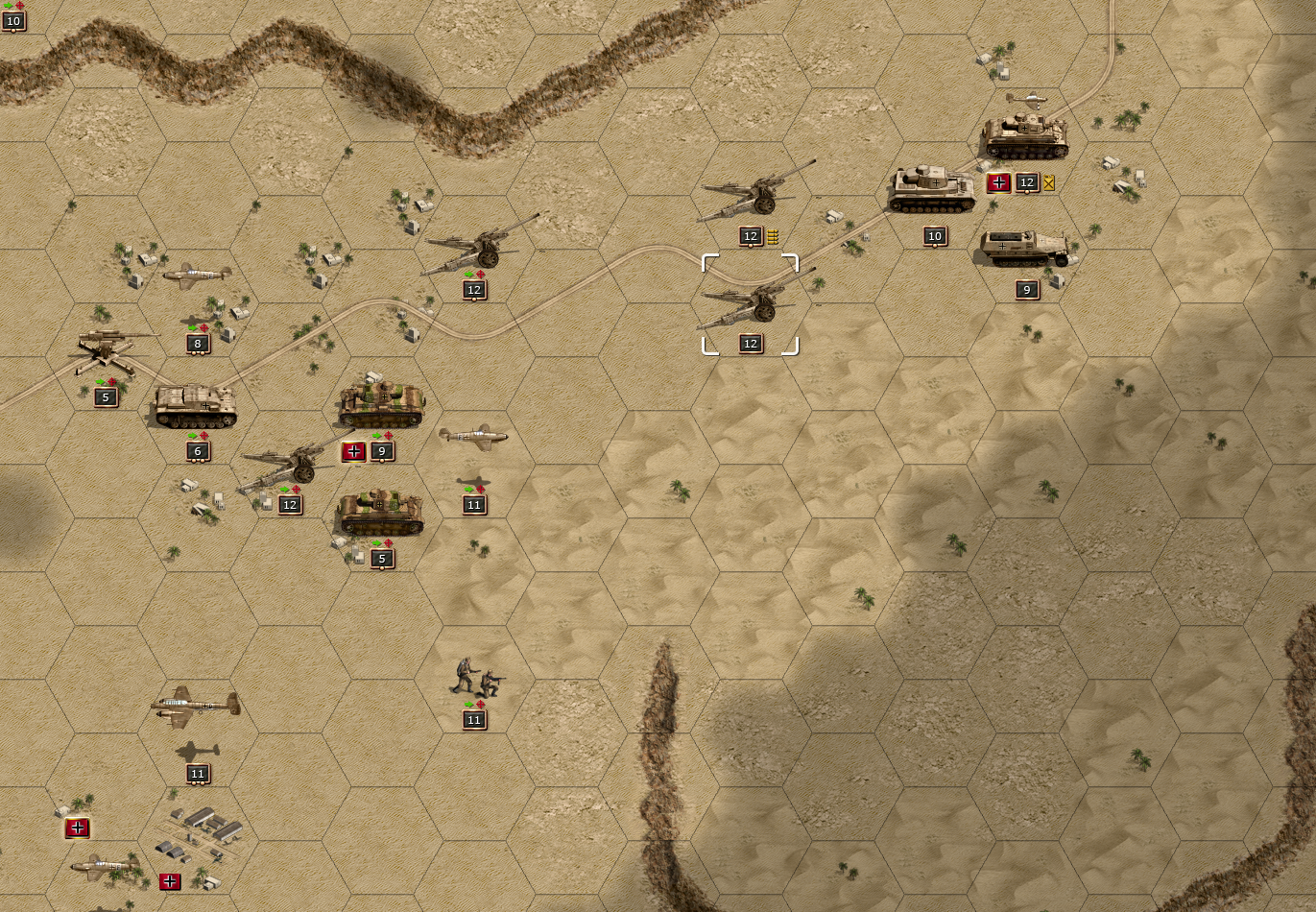Select the half-track with strength 9
The height and width of the screenshot is (912, 1316).
1025,250
